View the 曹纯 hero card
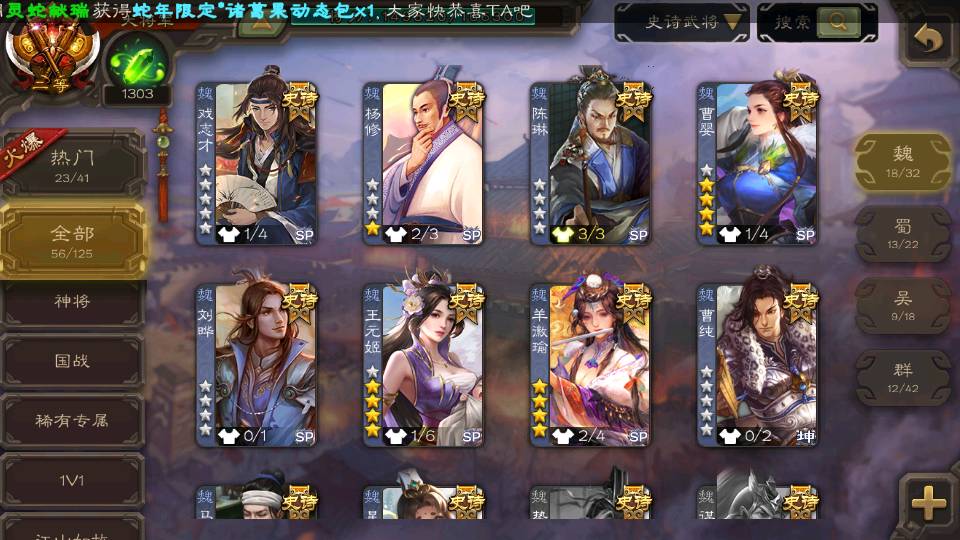Screen dimensions: 960x540 tap(758, 365)
